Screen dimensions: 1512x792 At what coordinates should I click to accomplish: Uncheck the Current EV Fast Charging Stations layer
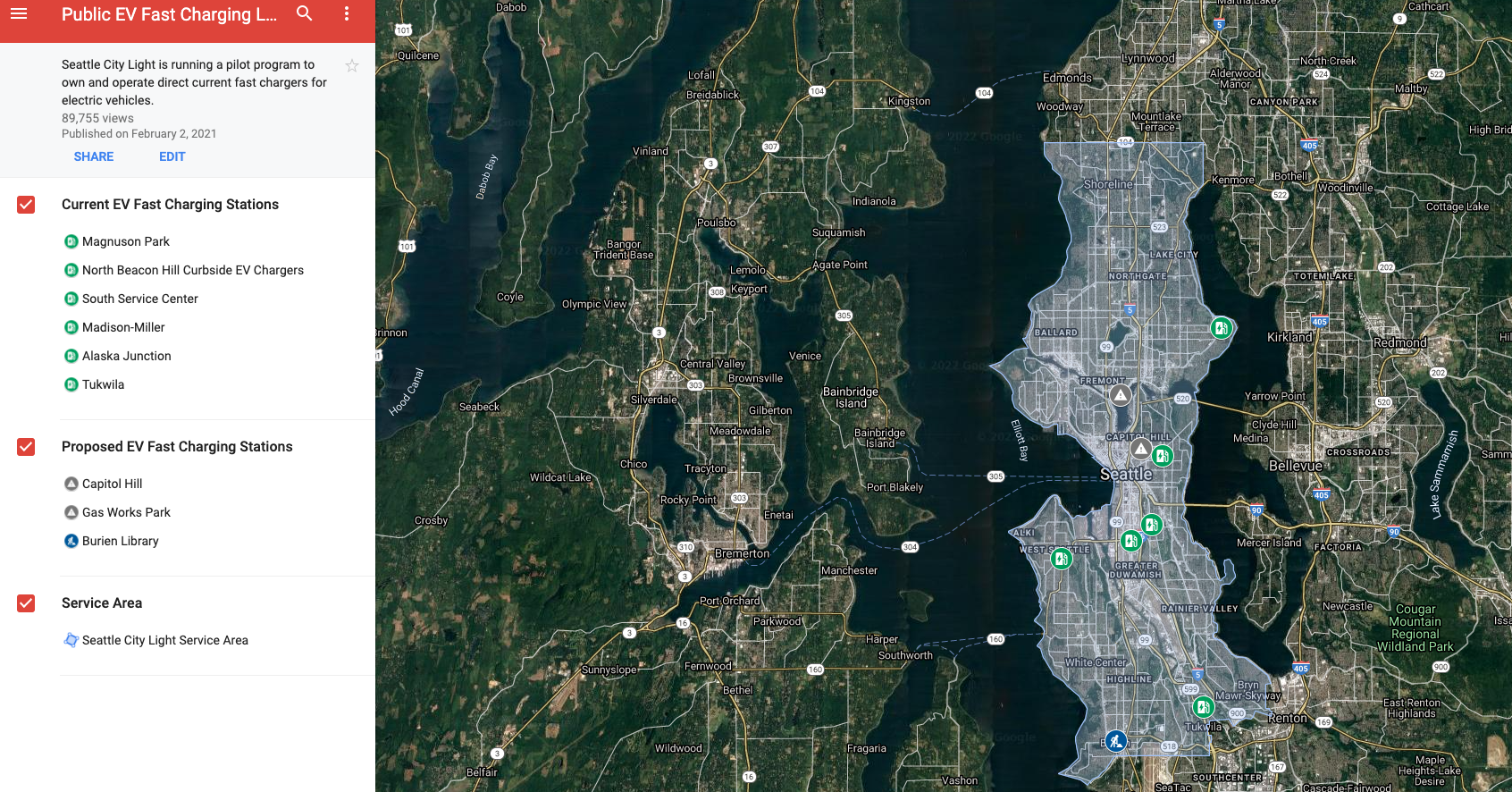click(x=26, y=205)
